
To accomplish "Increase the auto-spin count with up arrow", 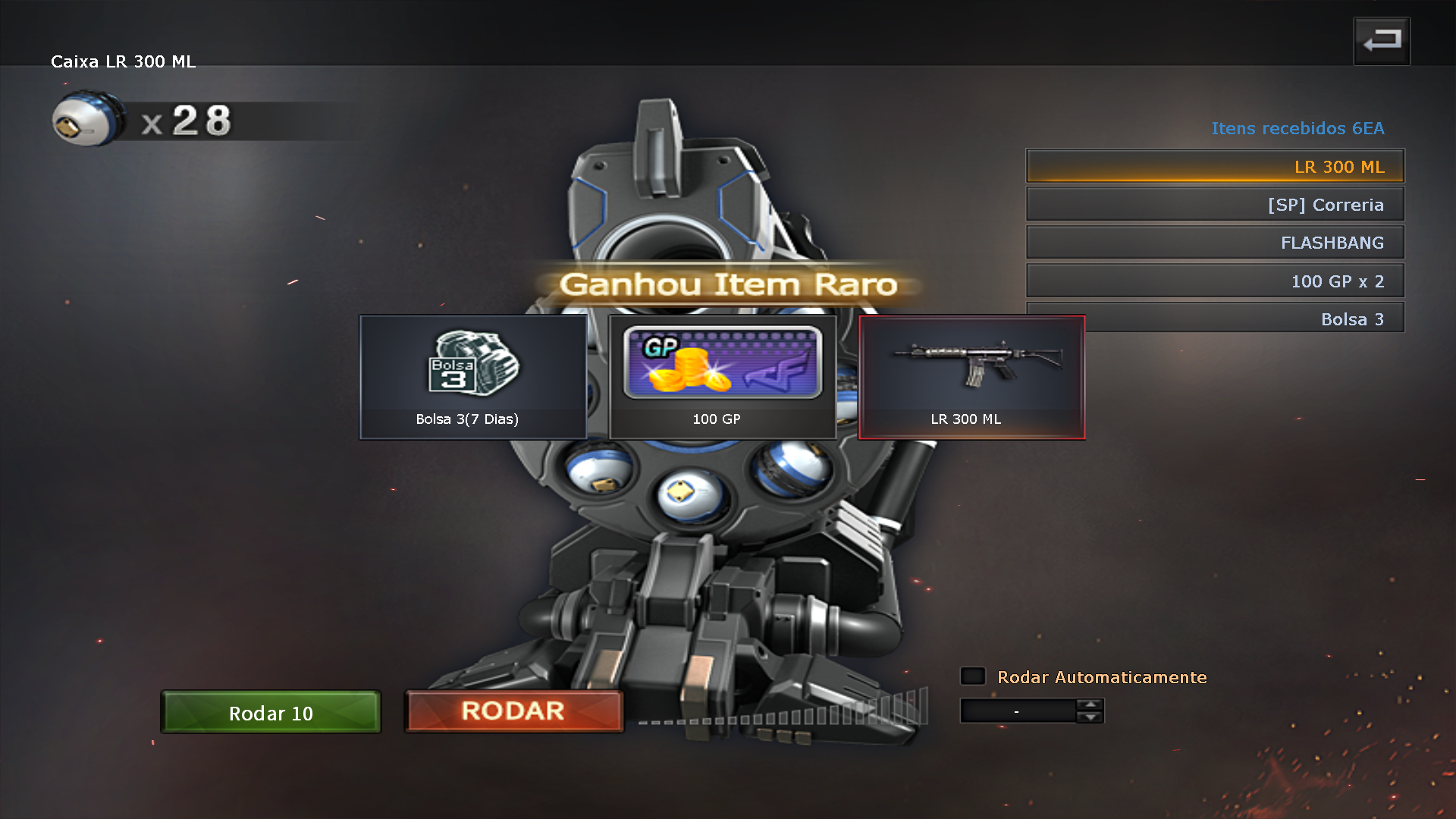I will click(1090, 704).
